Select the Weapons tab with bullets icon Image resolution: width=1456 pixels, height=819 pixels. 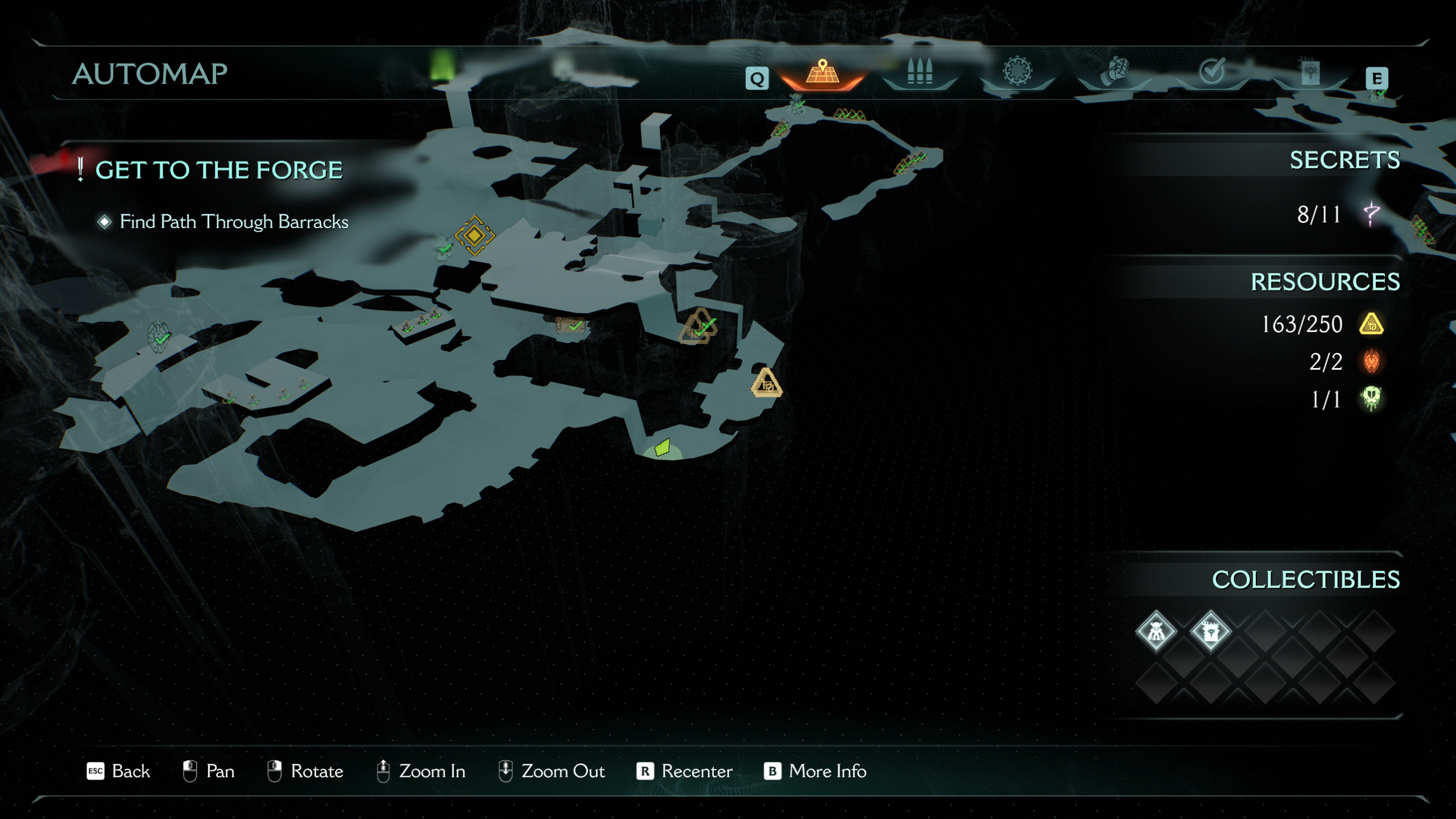(x=920, y=72)
